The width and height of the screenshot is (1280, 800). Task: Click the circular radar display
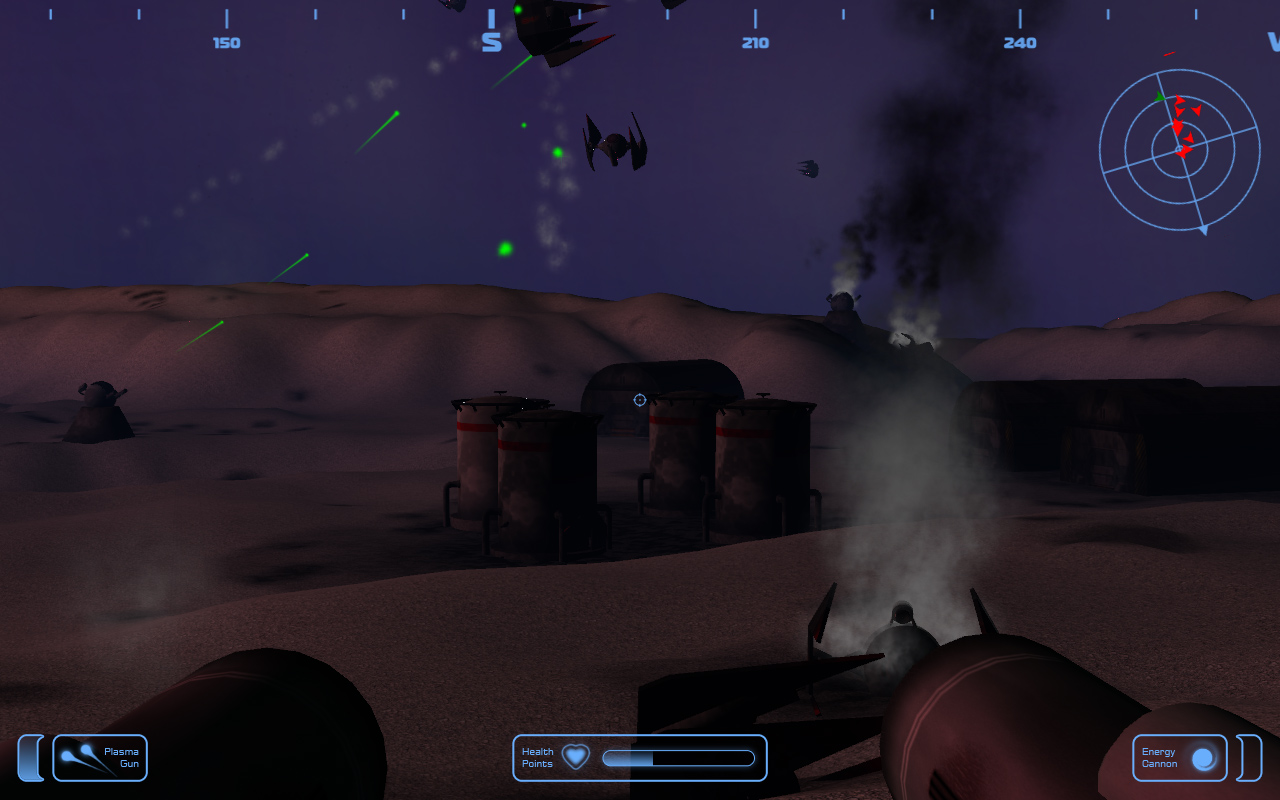click(1179, 150)
